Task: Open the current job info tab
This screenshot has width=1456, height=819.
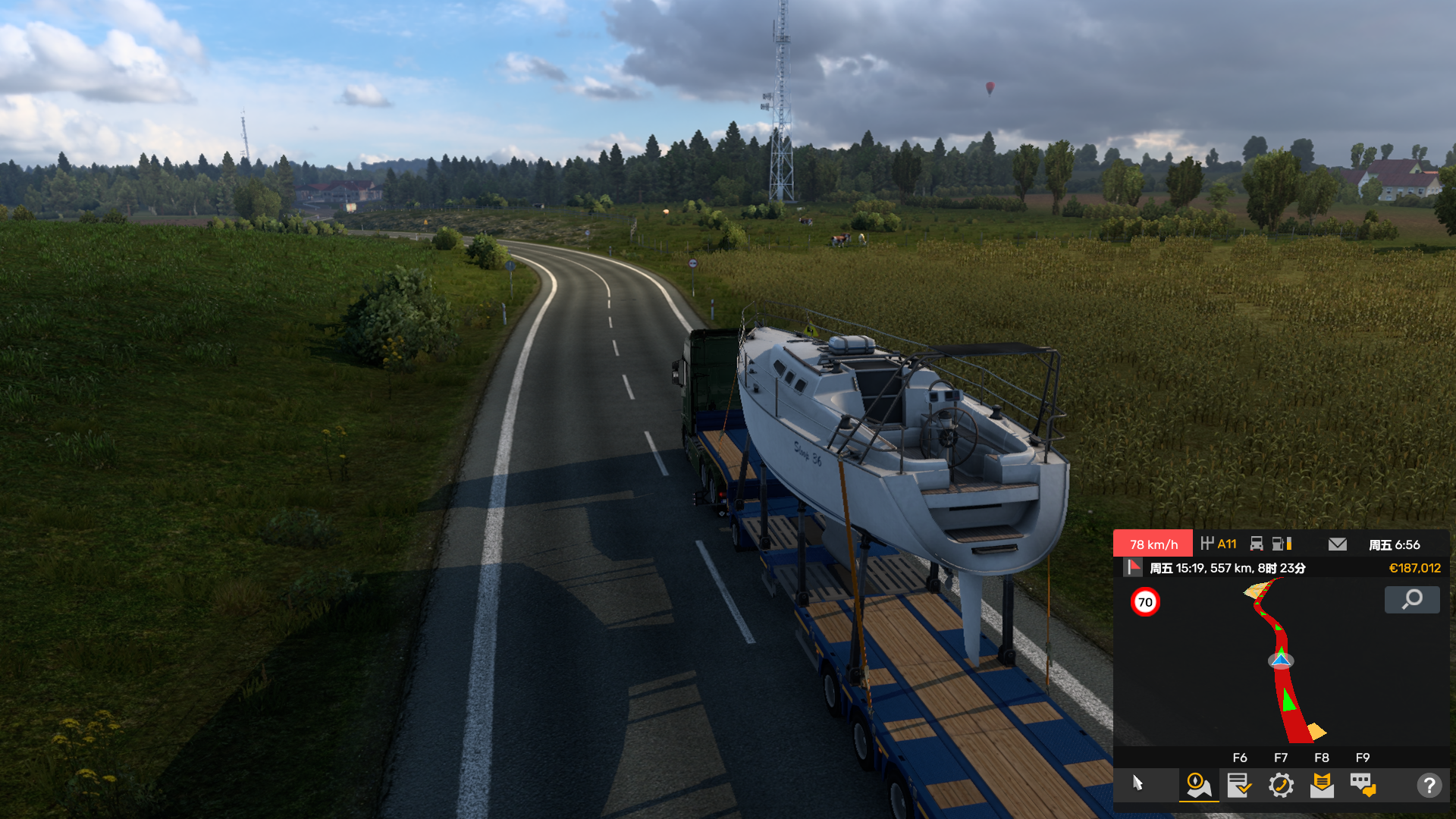Action: click(x=1239, y=785)
